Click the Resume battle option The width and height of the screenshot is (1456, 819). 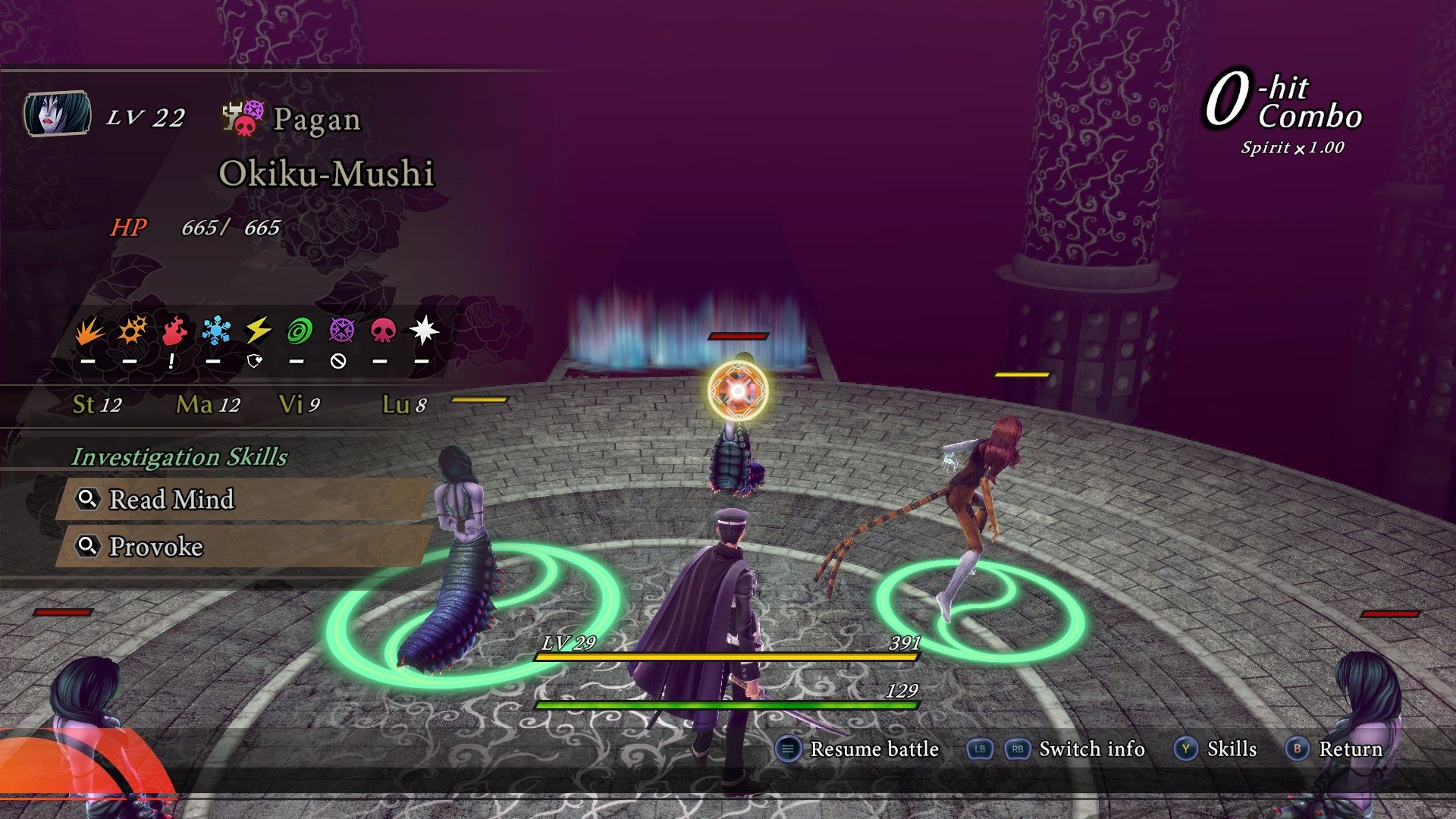(874, 749)
